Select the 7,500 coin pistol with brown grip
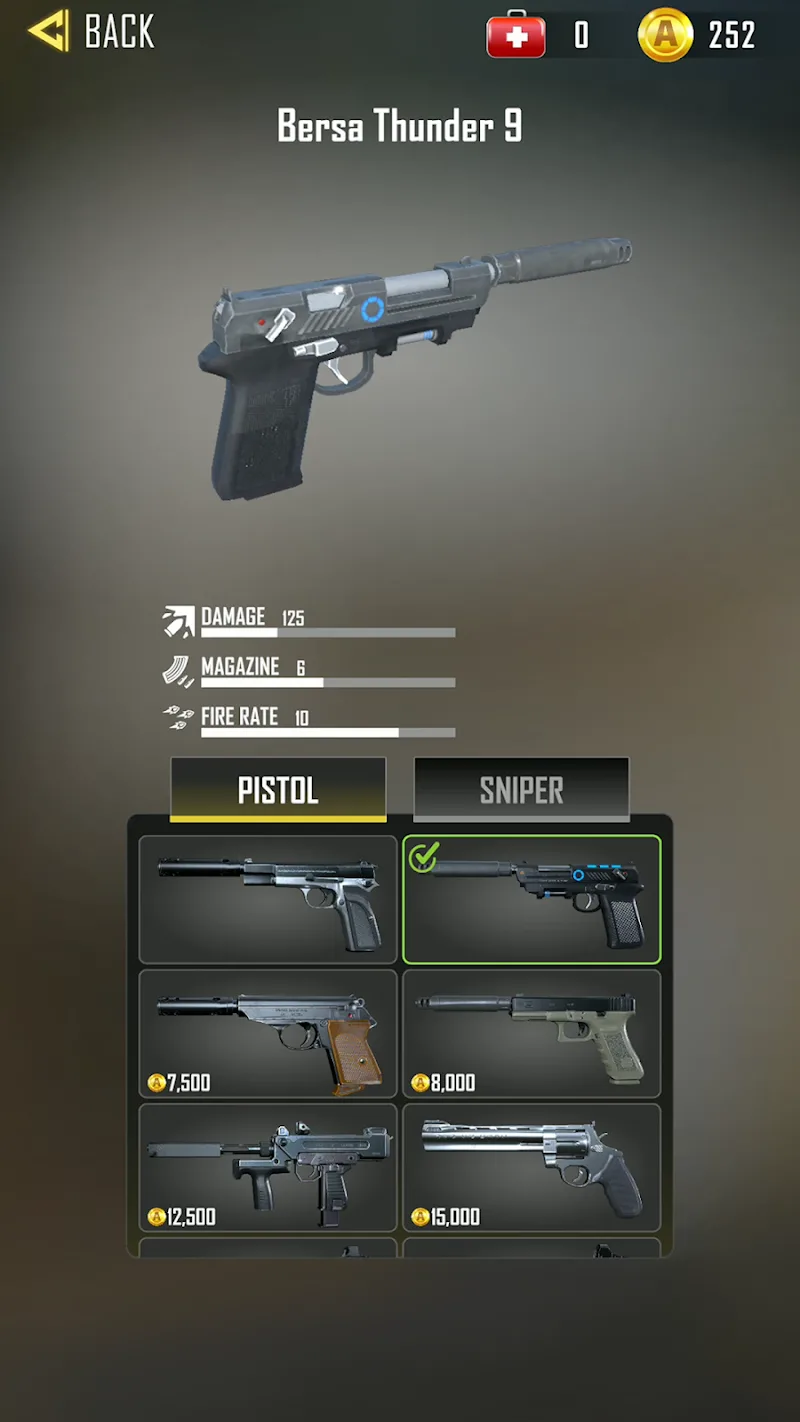800x1422 pixels. (x=268, y=1033)
